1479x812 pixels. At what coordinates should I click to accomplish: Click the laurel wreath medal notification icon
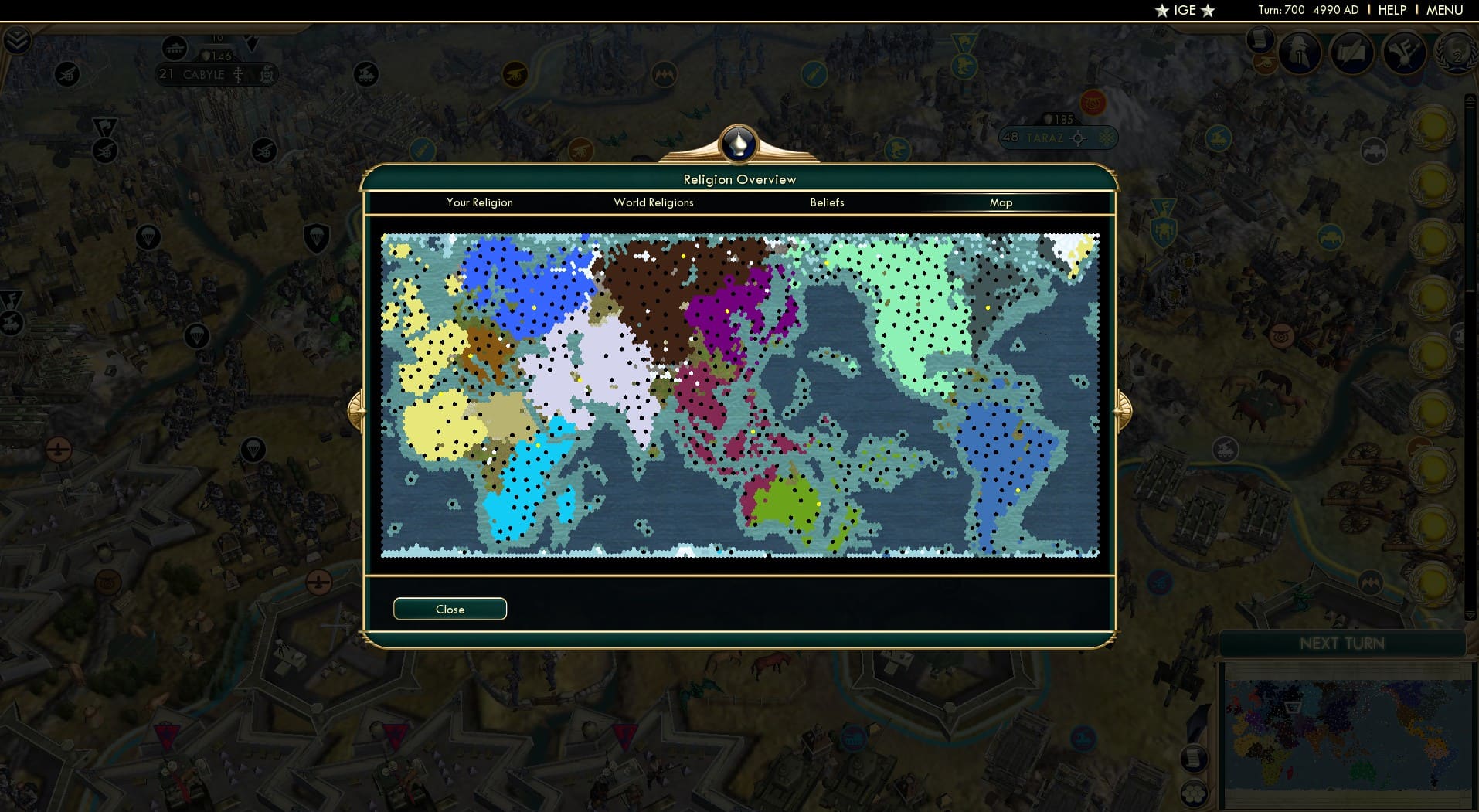coord(1457,56)
